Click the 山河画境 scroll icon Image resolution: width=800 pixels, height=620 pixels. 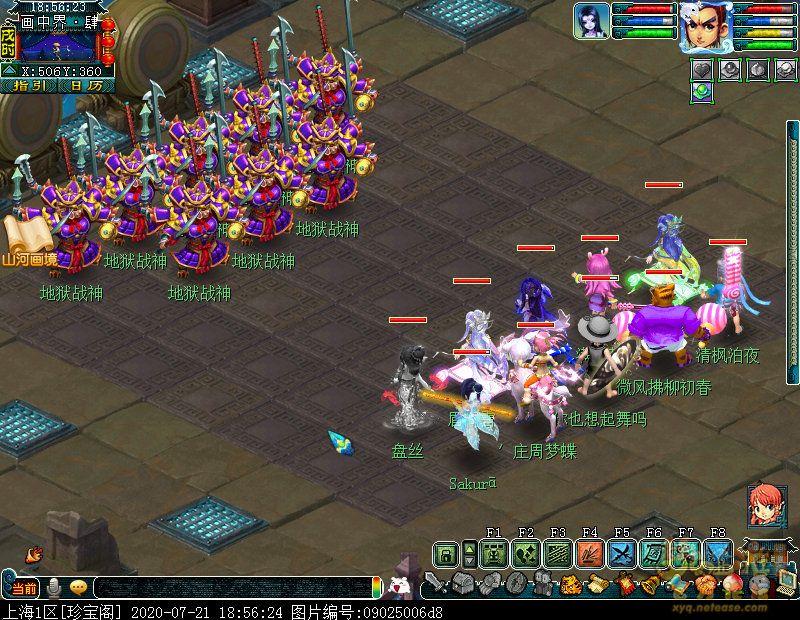pos(26,241)
